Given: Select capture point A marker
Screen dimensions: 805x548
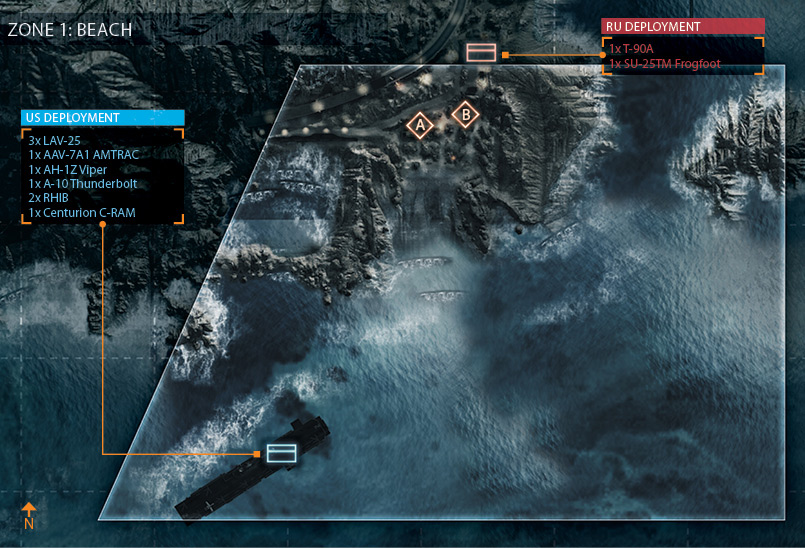Looking at the screenshot, I should coord(421,126).
